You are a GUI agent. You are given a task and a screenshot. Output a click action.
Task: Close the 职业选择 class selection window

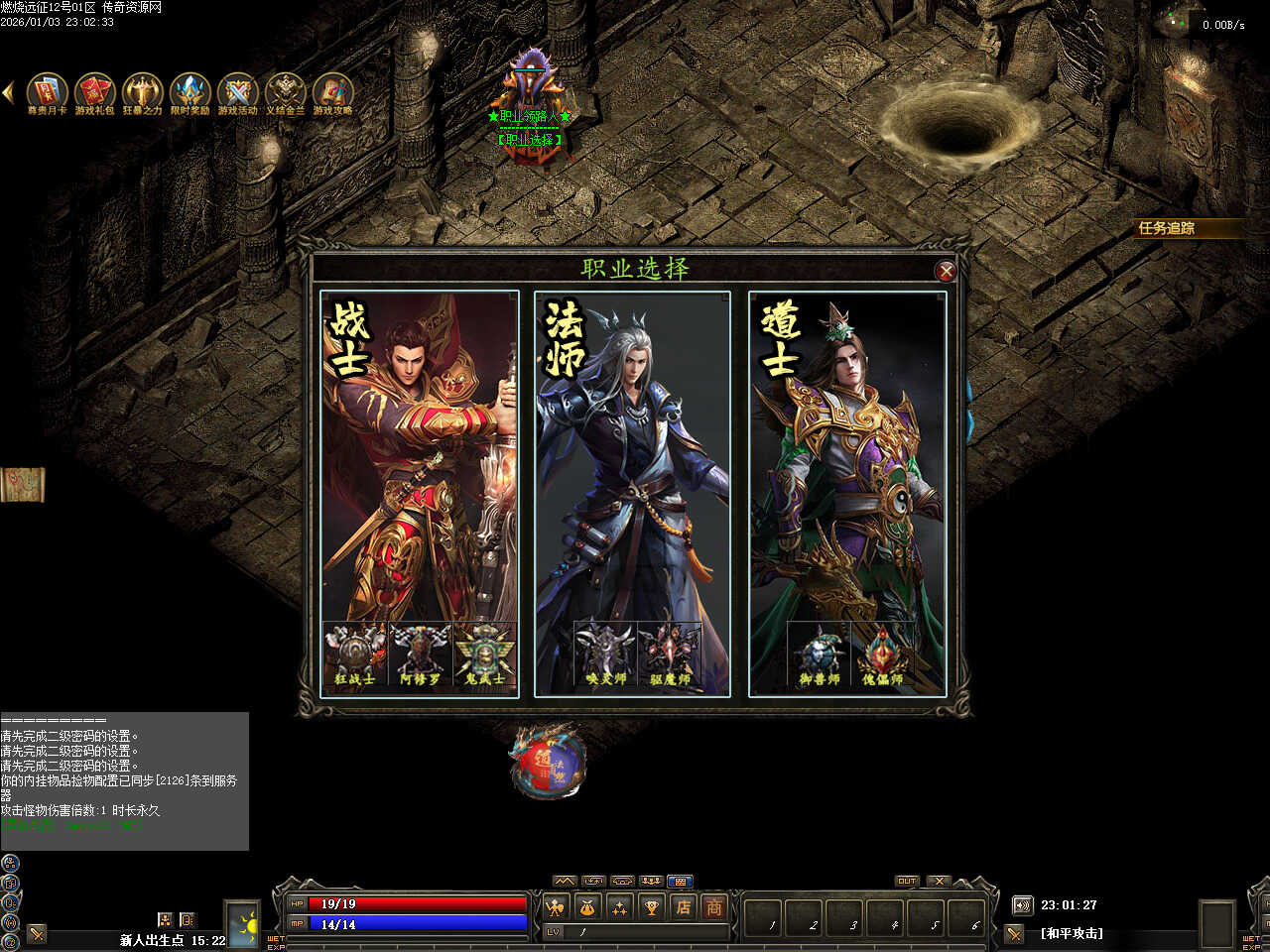click(946, 271)
